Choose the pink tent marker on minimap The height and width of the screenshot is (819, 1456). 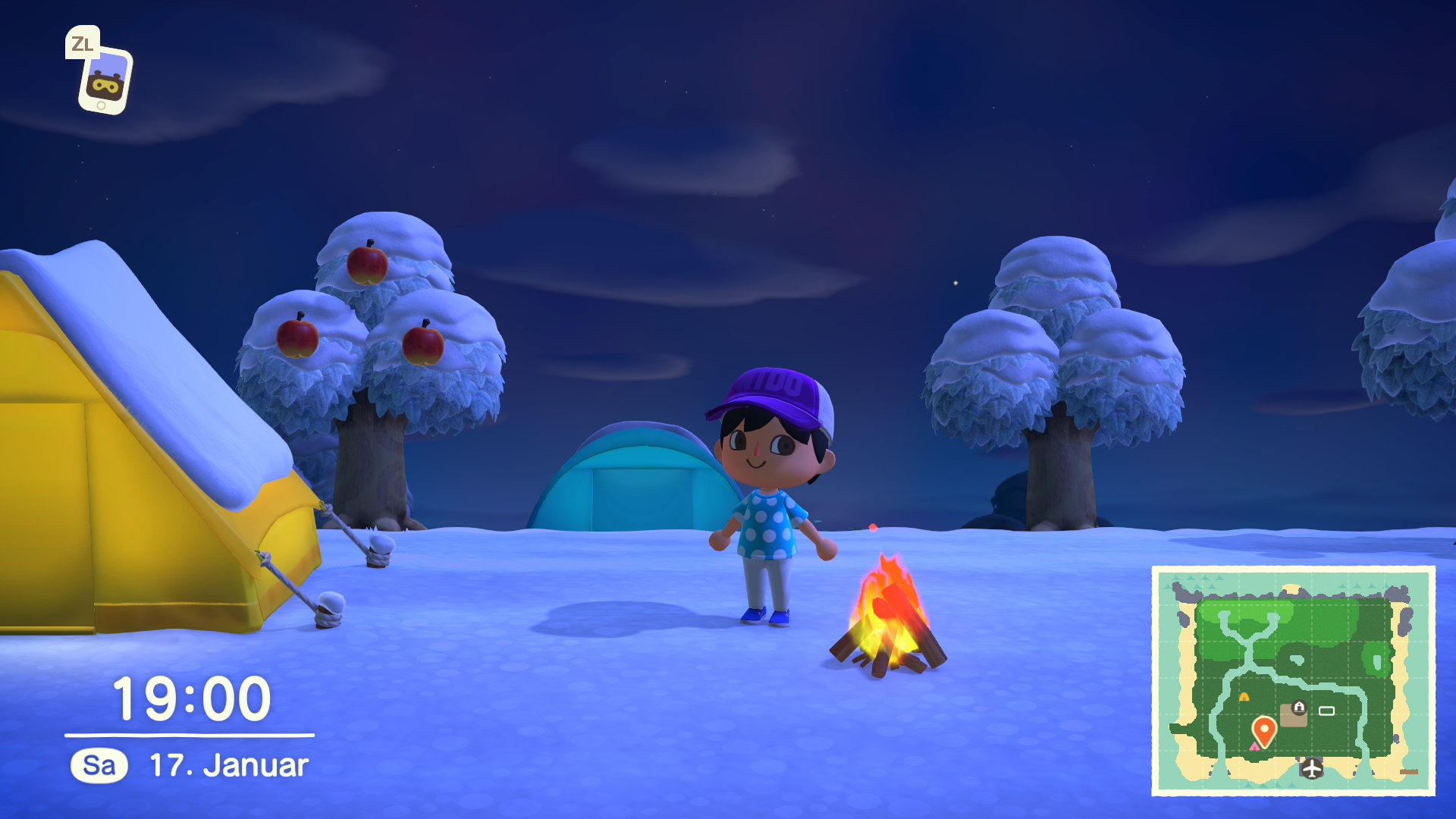(x=1254, y=747)
